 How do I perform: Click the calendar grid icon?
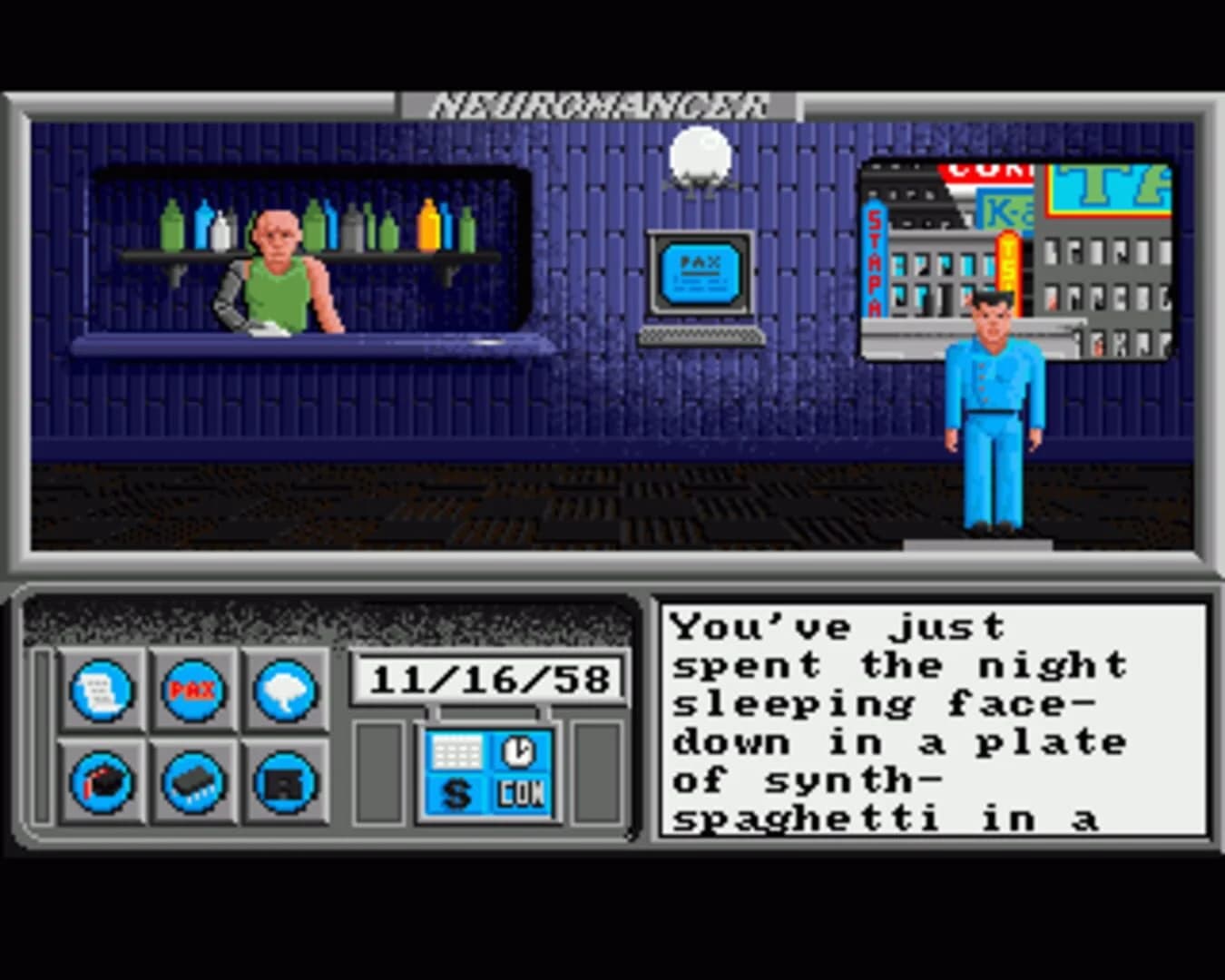[456, 751]
